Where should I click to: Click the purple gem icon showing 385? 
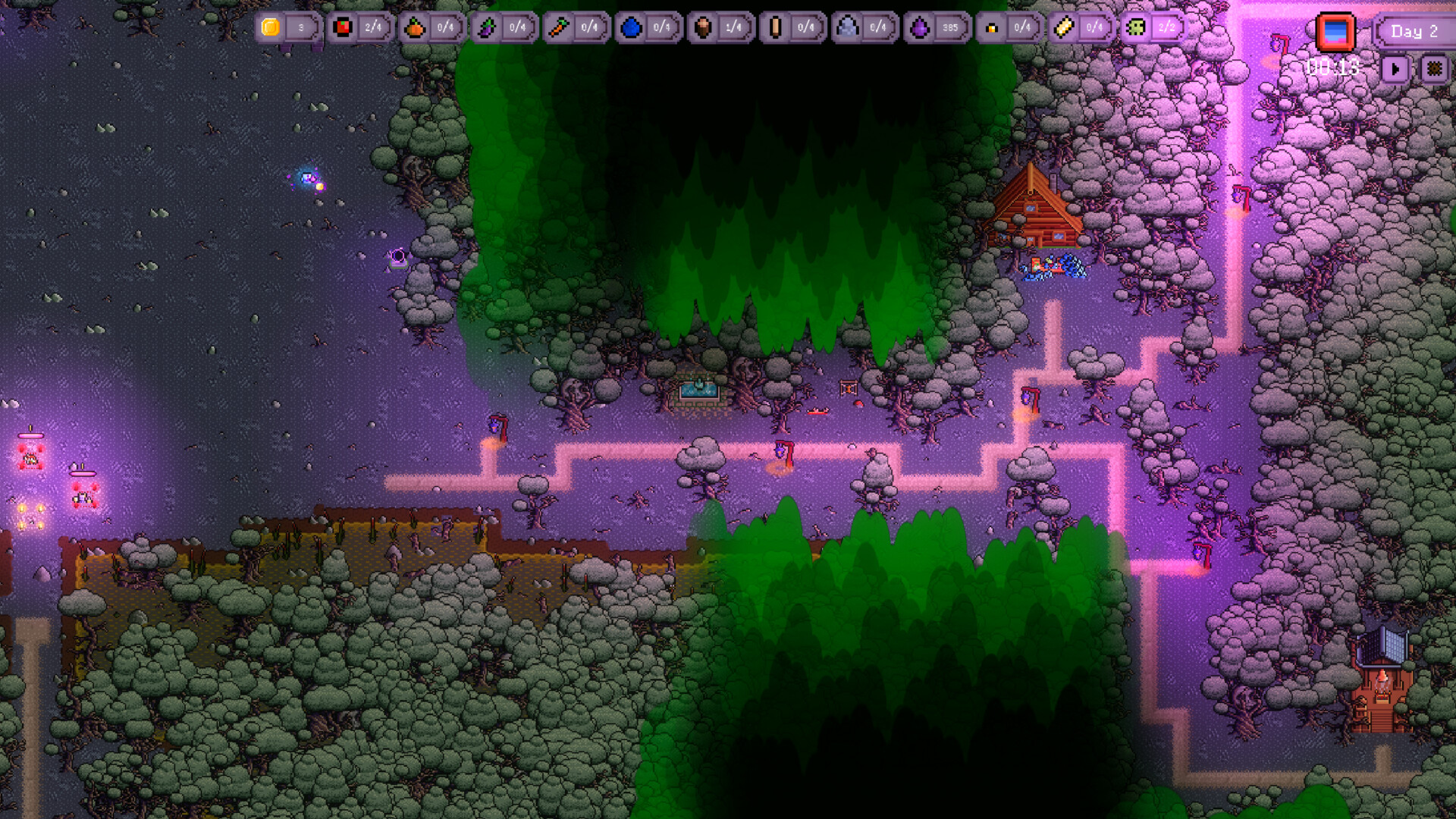pos(918,27)
